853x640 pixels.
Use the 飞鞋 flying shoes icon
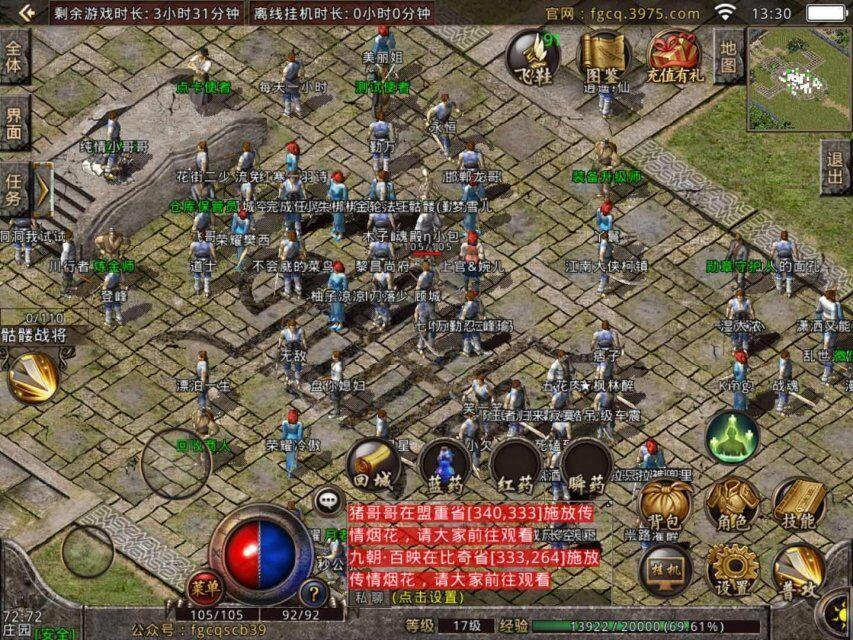(532, 55)
